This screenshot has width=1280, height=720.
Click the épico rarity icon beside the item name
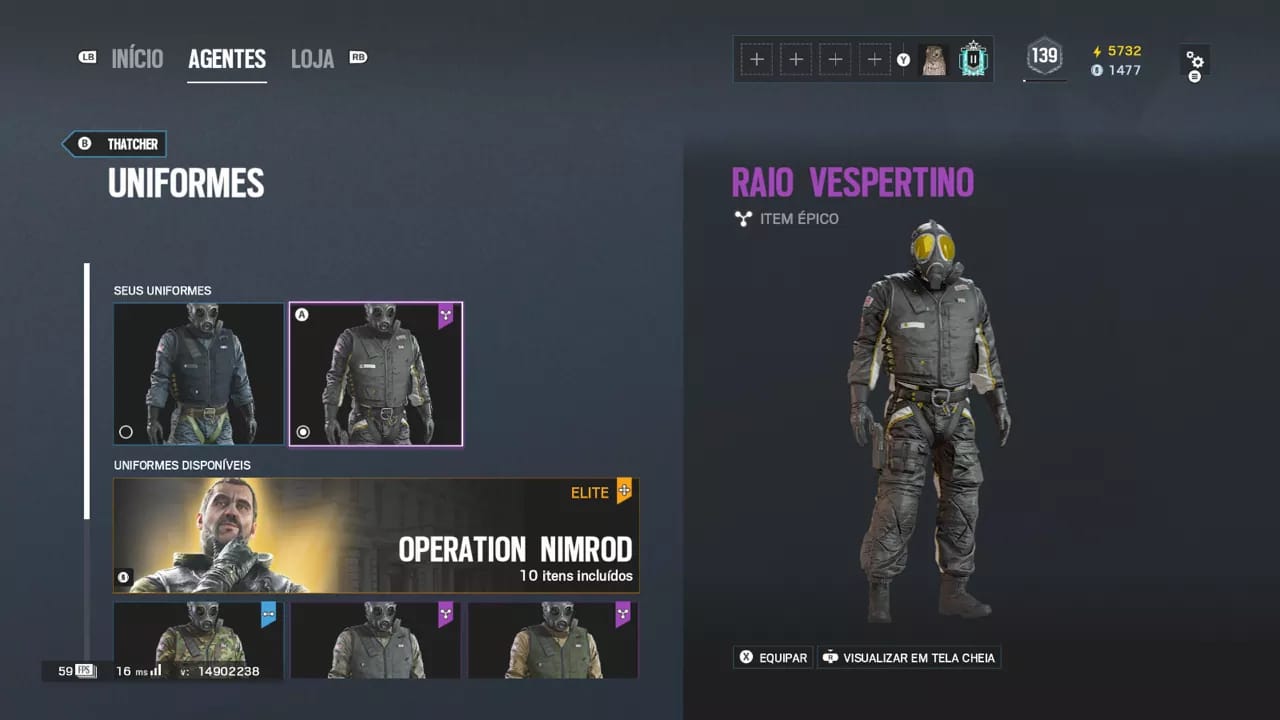tap(743, 218)
